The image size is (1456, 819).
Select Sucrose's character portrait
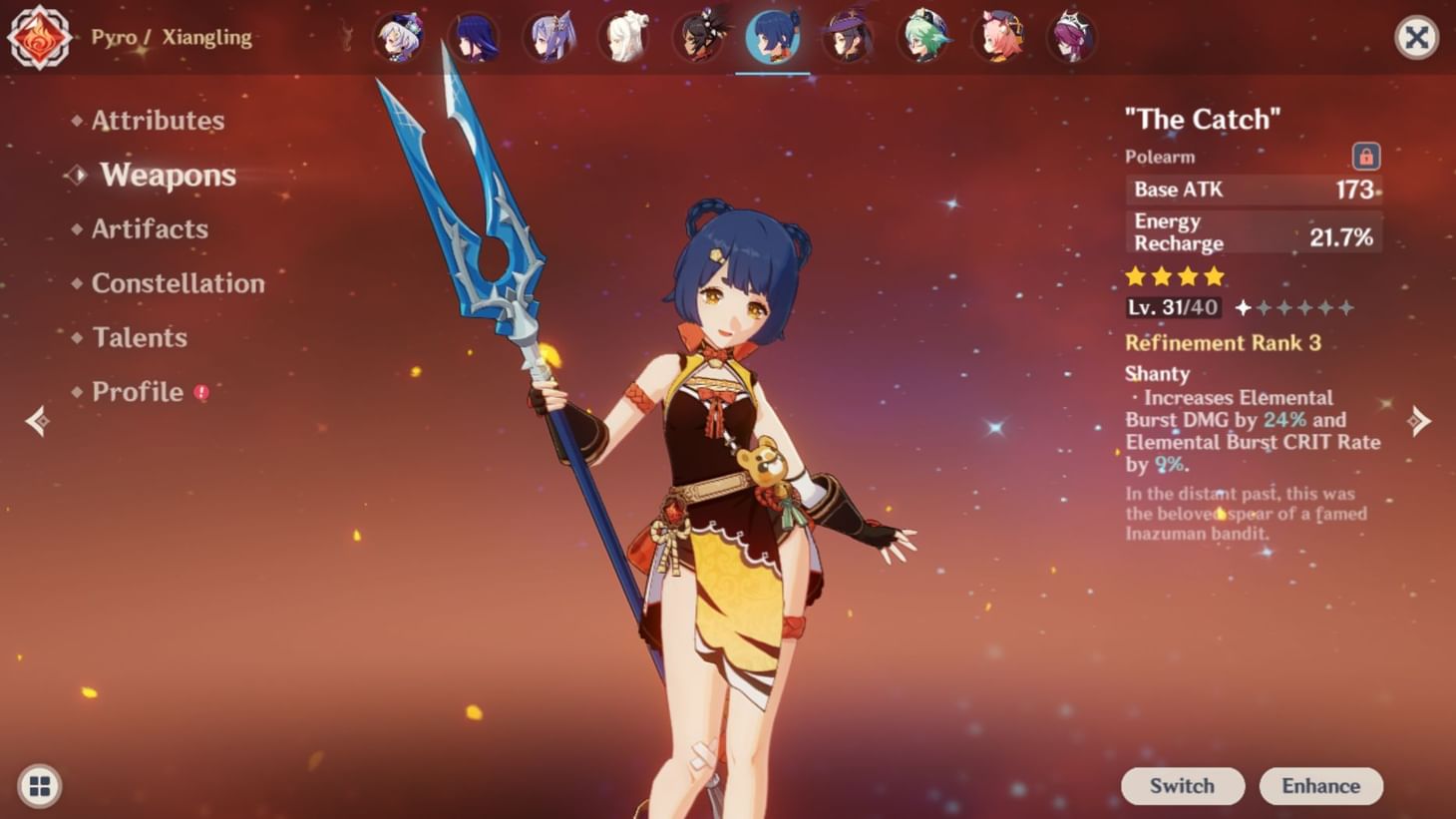click(924, 38)
